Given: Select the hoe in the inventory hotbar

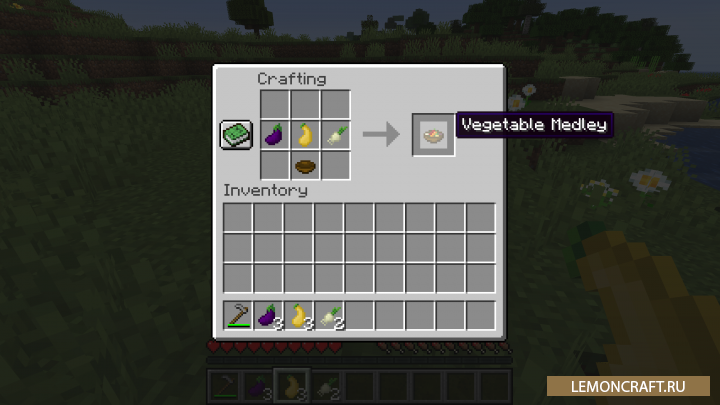Looking at the screenshot, I should (x=238, y=315).
